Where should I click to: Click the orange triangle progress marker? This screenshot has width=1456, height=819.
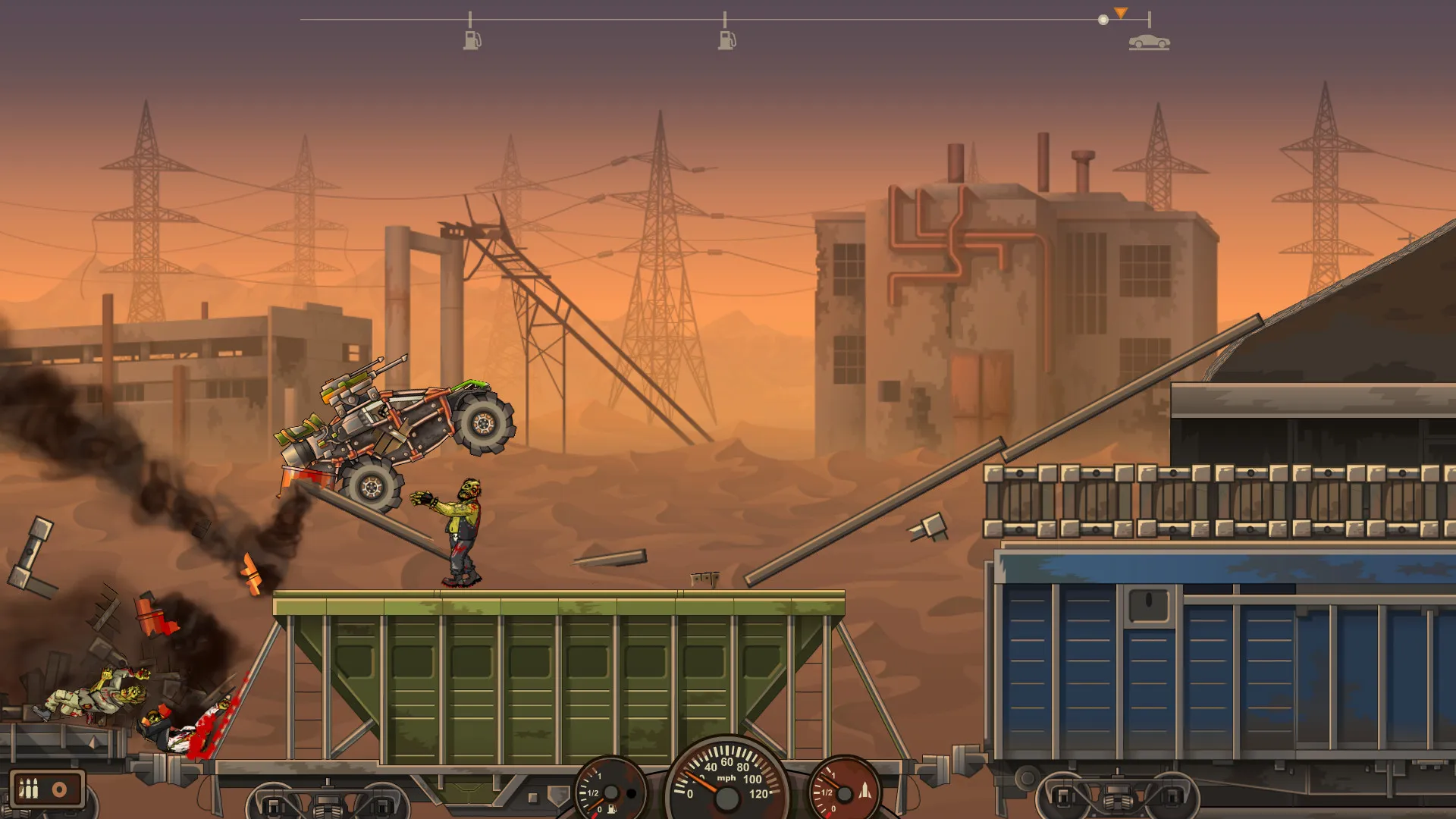[1121, 13]
